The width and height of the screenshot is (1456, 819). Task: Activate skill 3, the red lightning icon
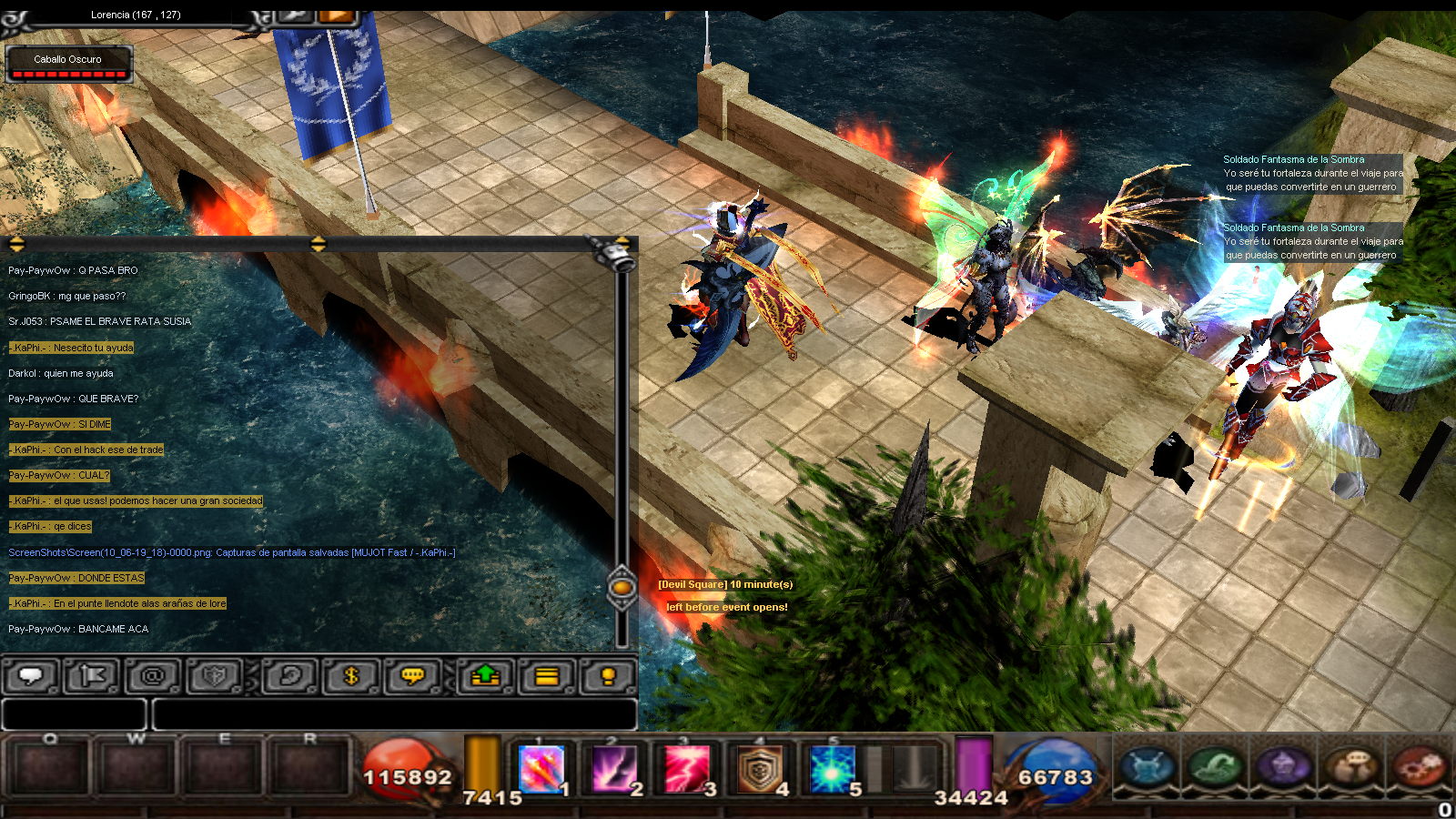tap(687, 769)
